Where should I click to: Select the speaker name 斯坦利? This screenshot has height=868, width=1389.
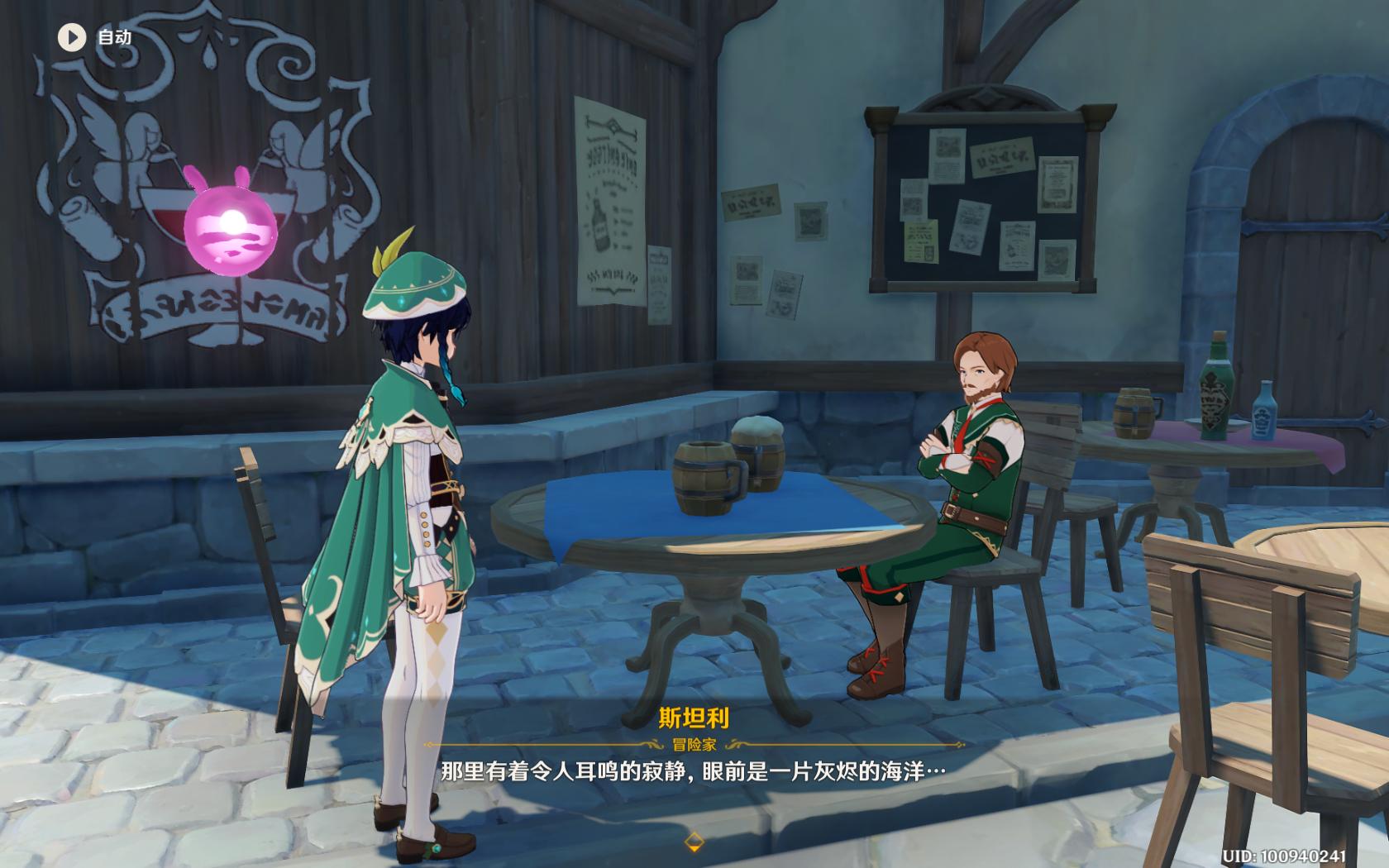click(694, 717)
